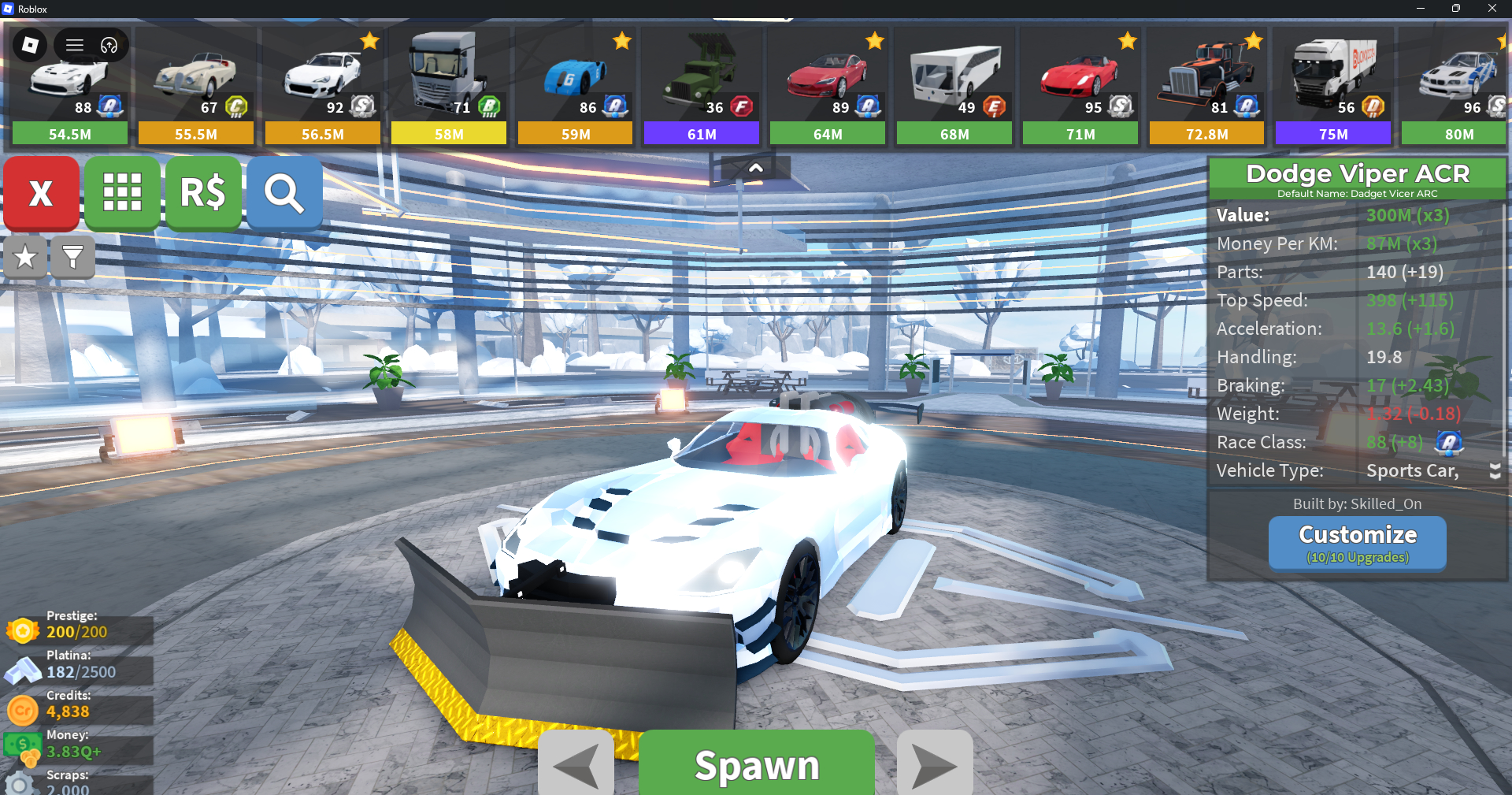Open the green grid view button
The width and height of the screenshot is (1512, 795).
(122, 193)
